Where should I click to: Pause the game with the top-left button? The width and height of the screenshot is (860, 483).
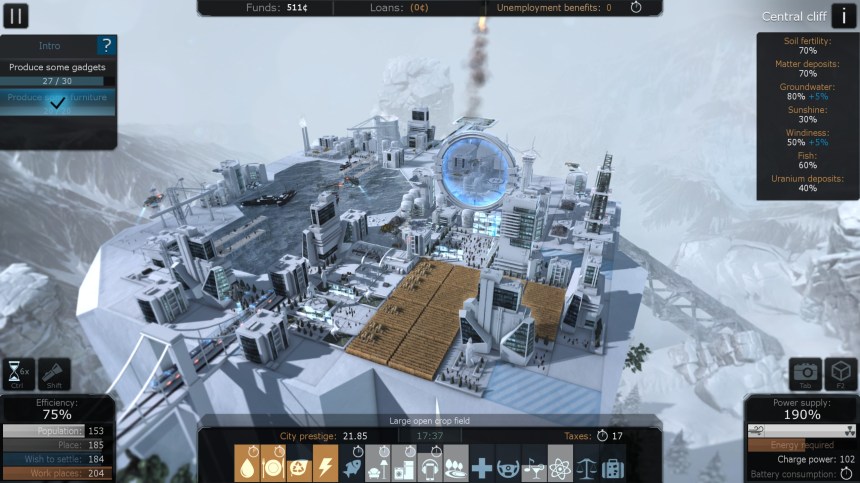[x=16, y=15]
